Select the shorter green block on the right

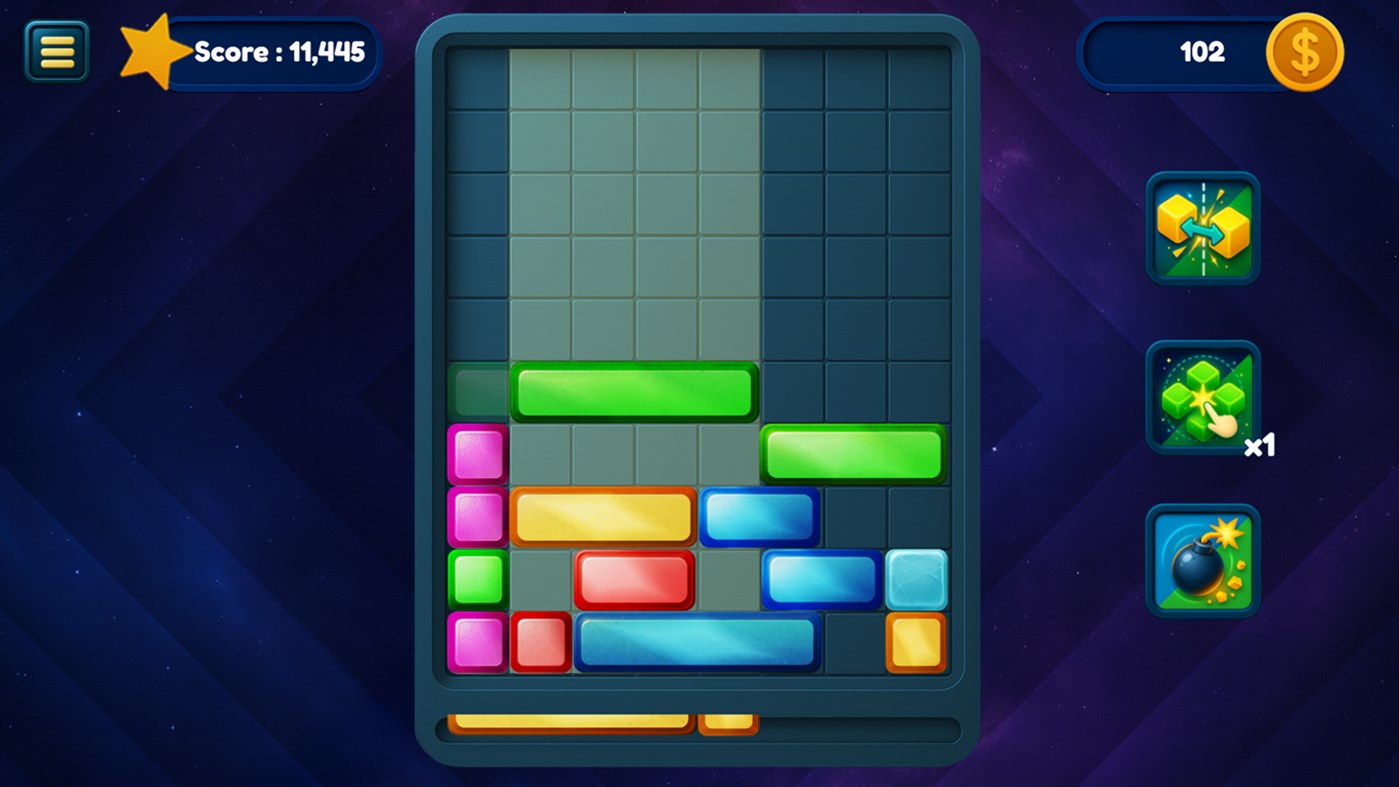(x=853, y=454)
